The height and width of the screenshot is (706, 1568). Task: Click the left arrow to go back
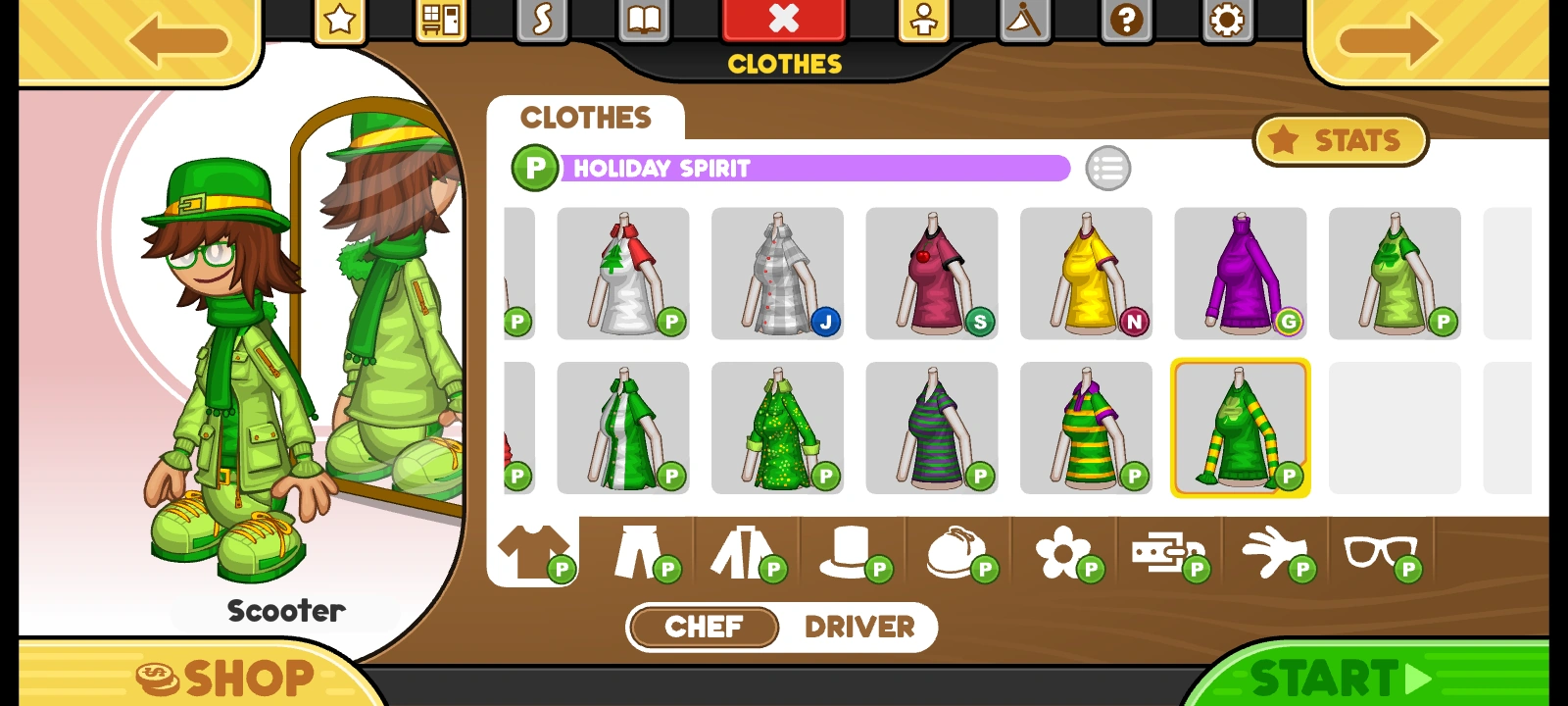(x=176, y=39)
